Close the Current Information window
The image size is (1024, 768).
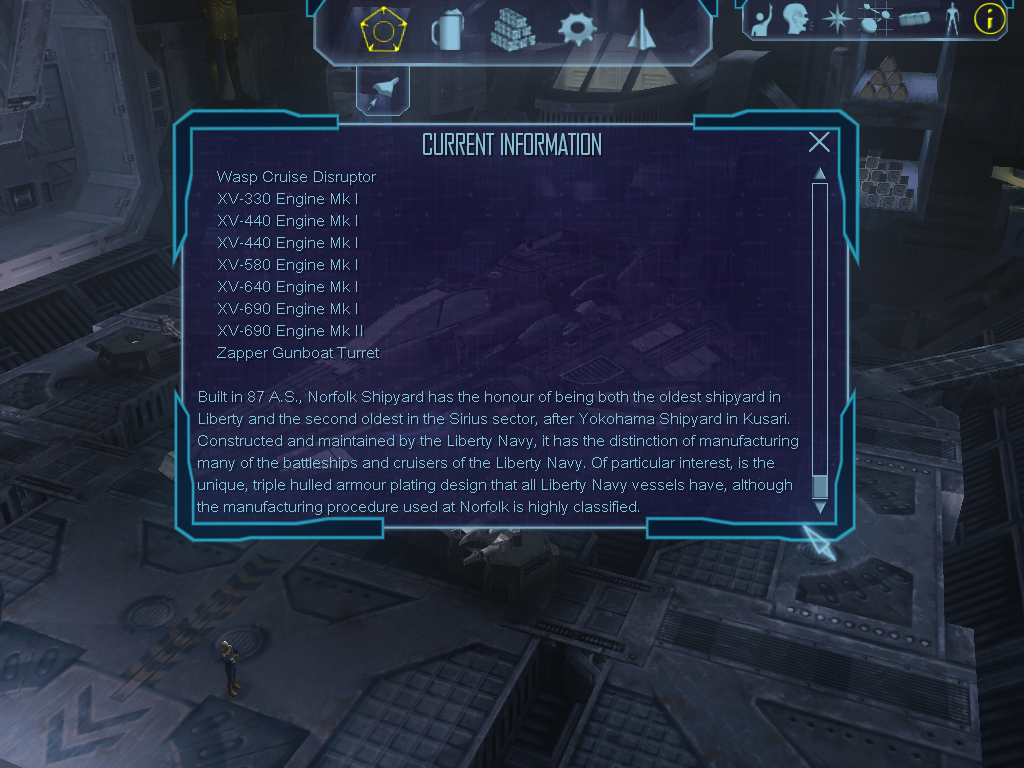coord(819,142)
